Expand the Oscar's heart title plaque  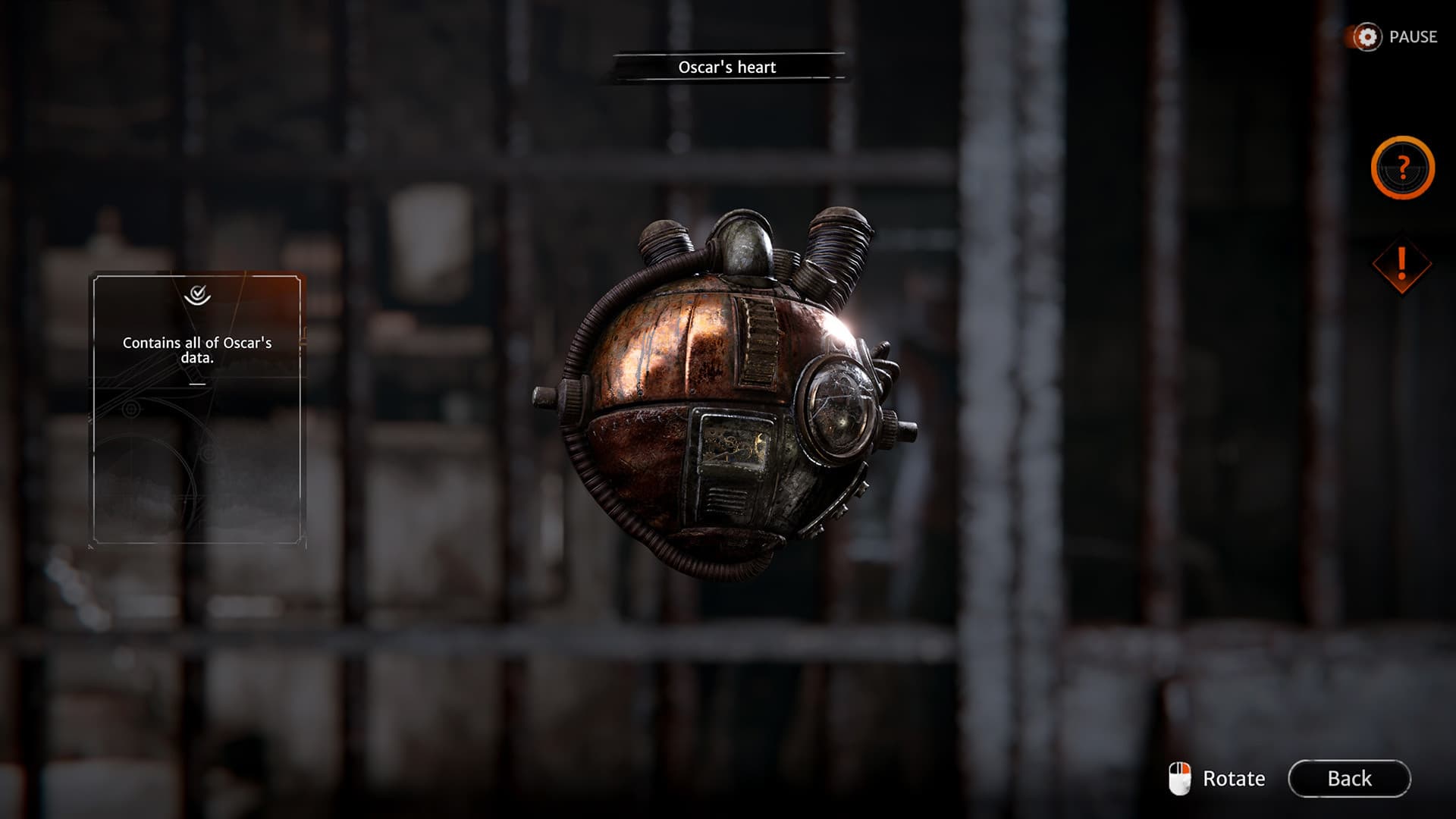tap(728, 67)
